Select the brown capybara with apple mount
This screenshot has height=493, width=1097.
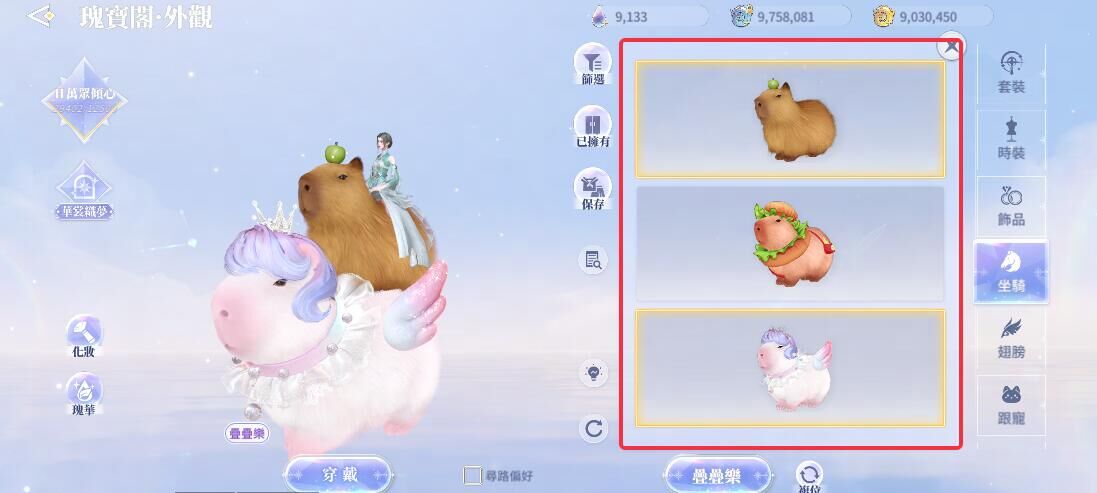[x=790, y=119]
